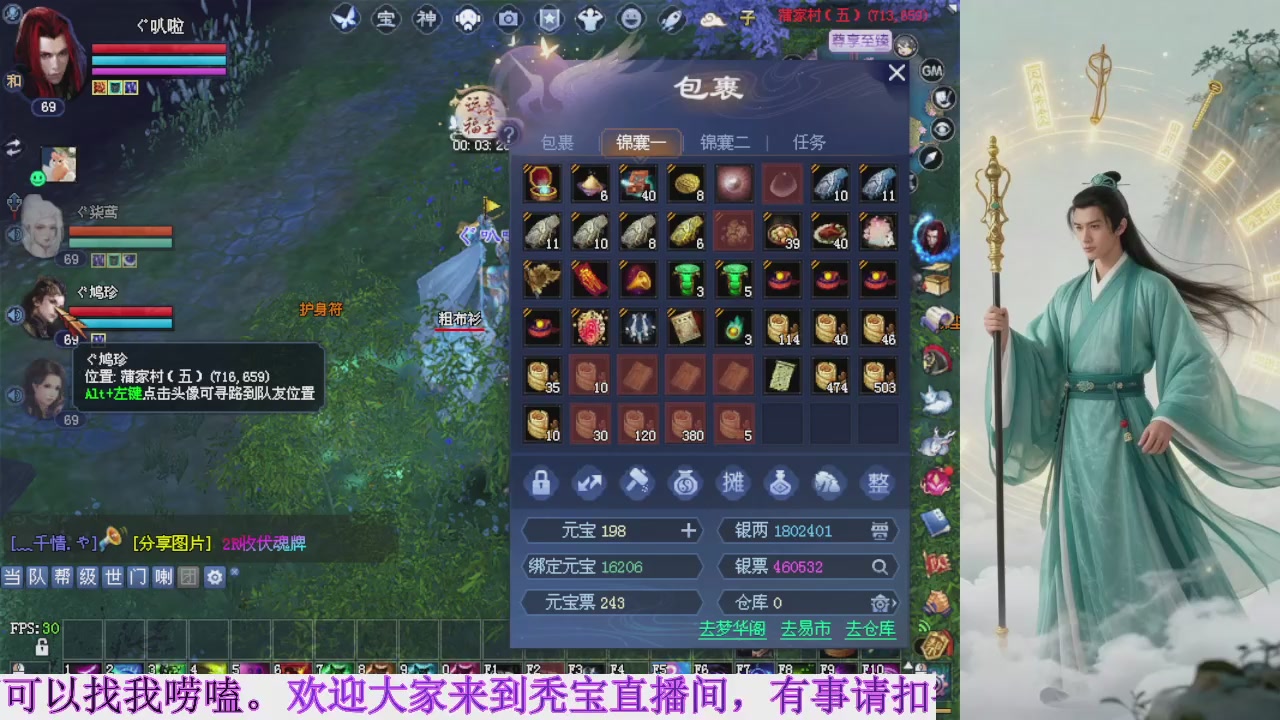Select the hammer forge icon in bag toolbar
Screen dimensions: 1280x720
(x=637, y=483)
